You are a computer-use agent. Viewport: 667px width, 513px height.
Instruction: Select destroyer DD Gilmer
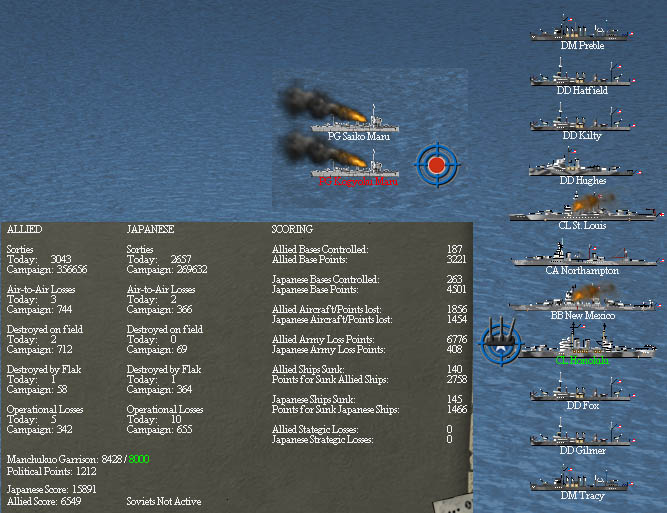click(581, 435)
